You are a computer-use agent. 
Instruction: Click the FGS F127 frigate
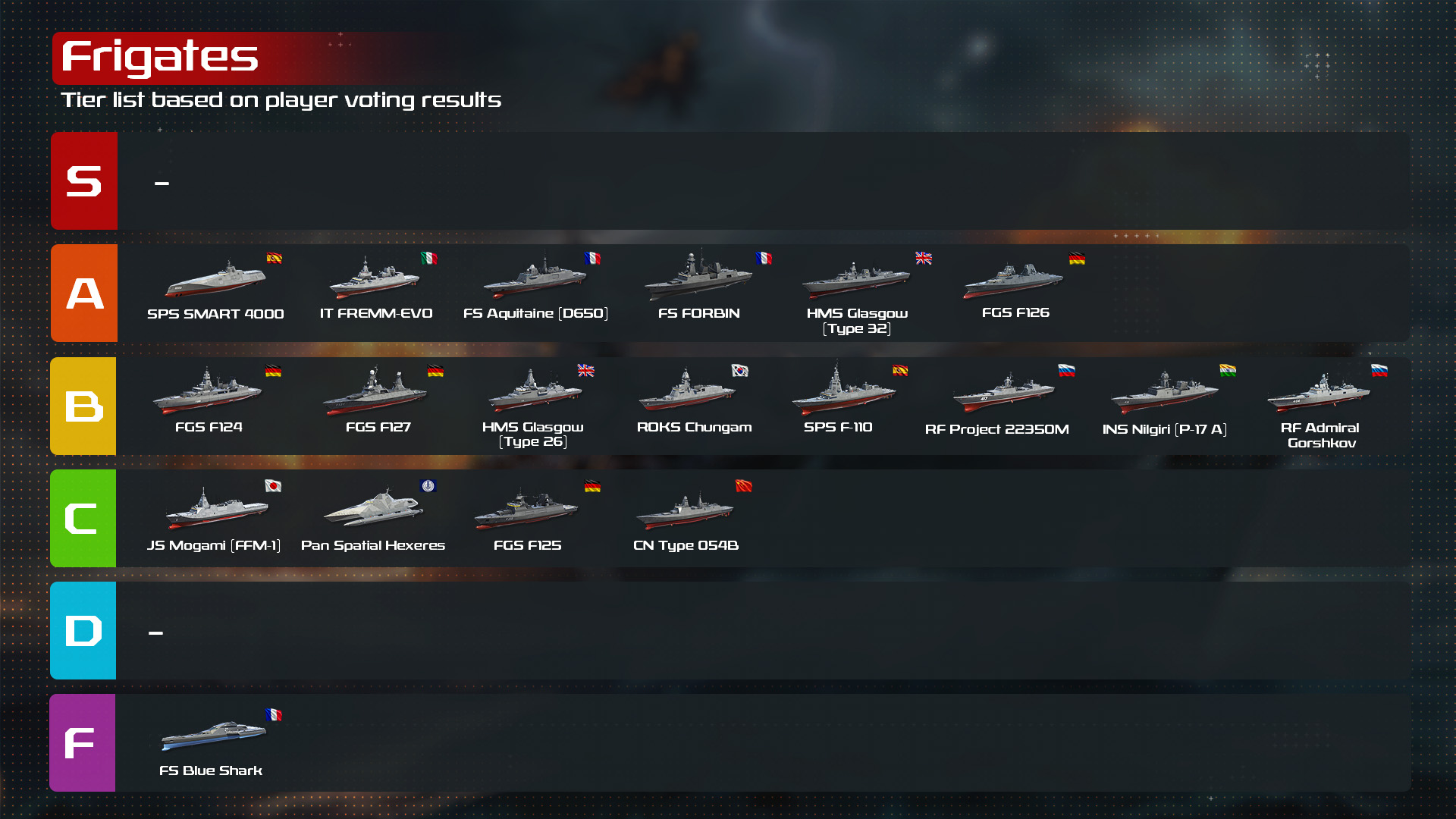tap(377, 393)
